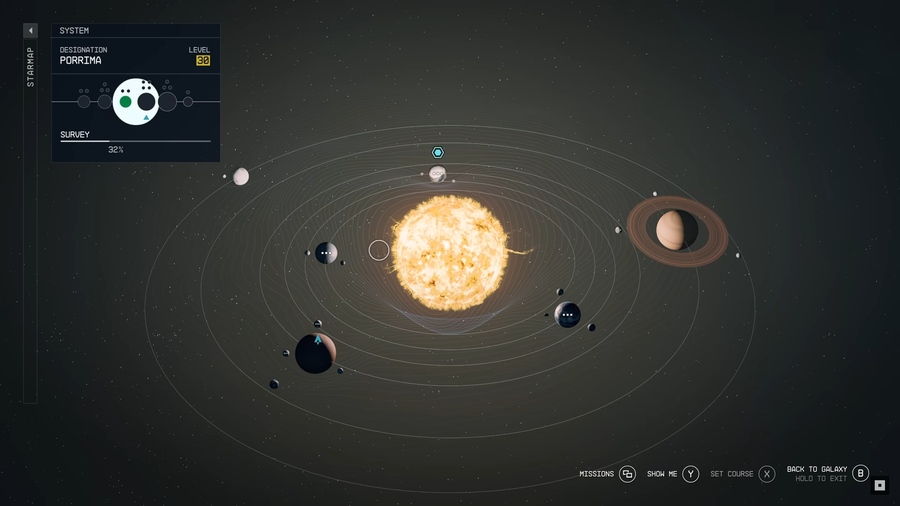The width and height of the screenshot is (900, 506).
Task: Collapse the Starmap side panel arrow
Action: click(x=30, y=31)
